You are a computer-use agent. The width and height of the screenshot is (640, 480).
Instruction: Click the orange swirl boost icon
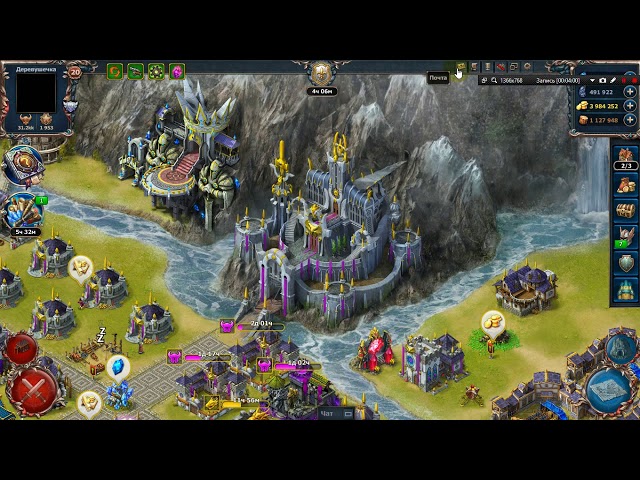point(115,71)
